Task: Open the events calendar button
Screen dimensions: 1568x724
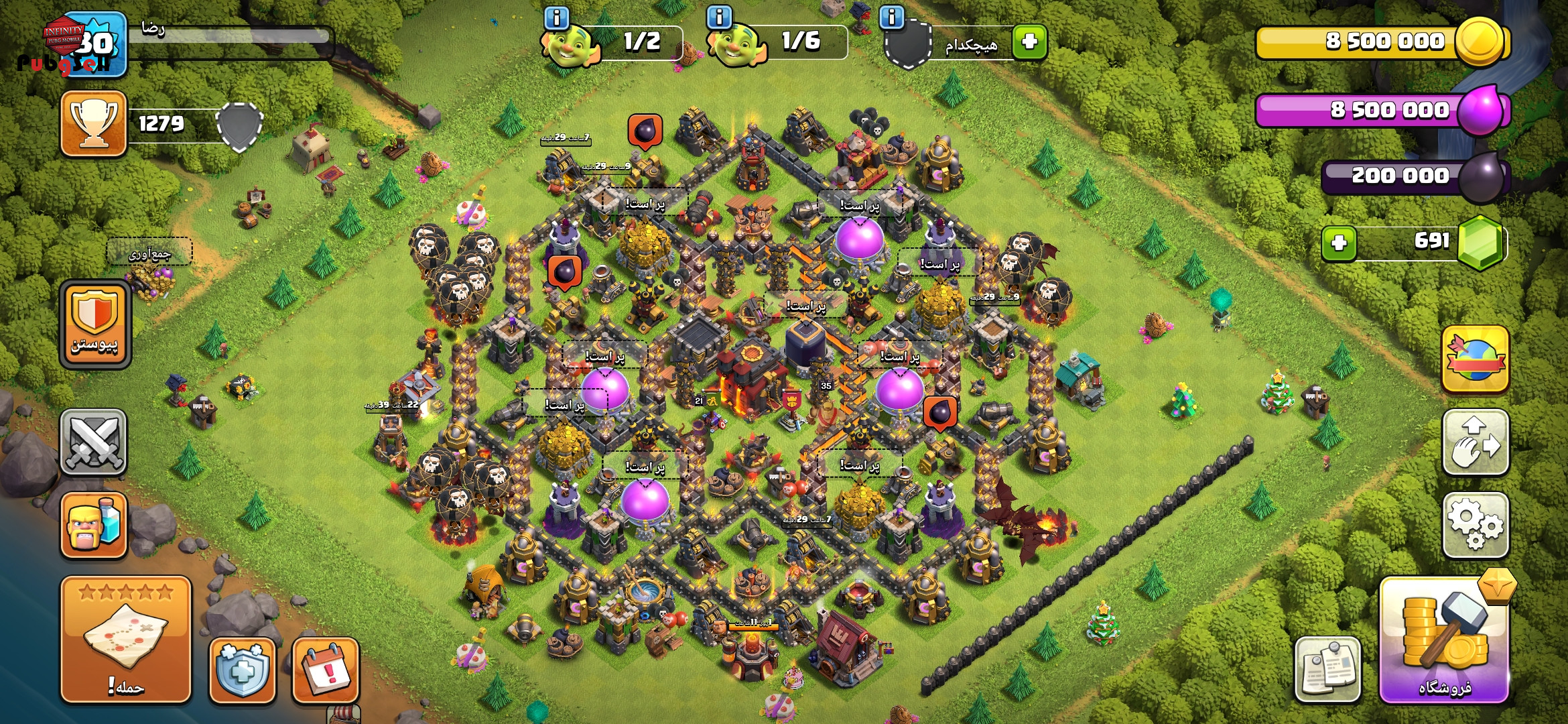Action: (x=326, y=670)
